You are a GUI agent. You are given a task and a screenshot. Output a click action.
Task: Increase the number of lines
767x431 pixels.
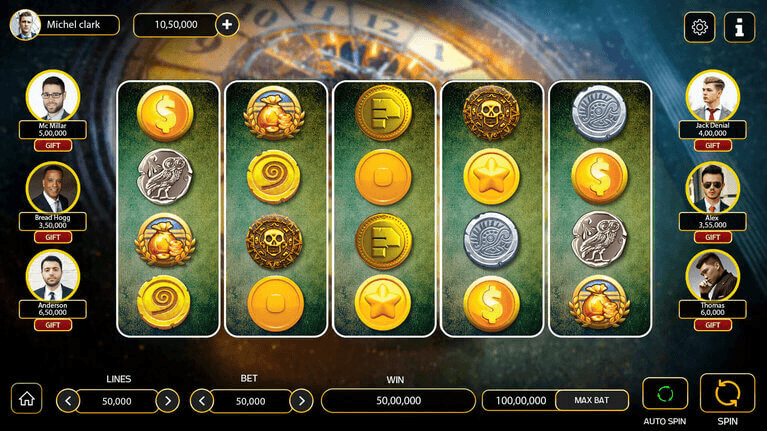pyautogui.click(x=168, y=401)
